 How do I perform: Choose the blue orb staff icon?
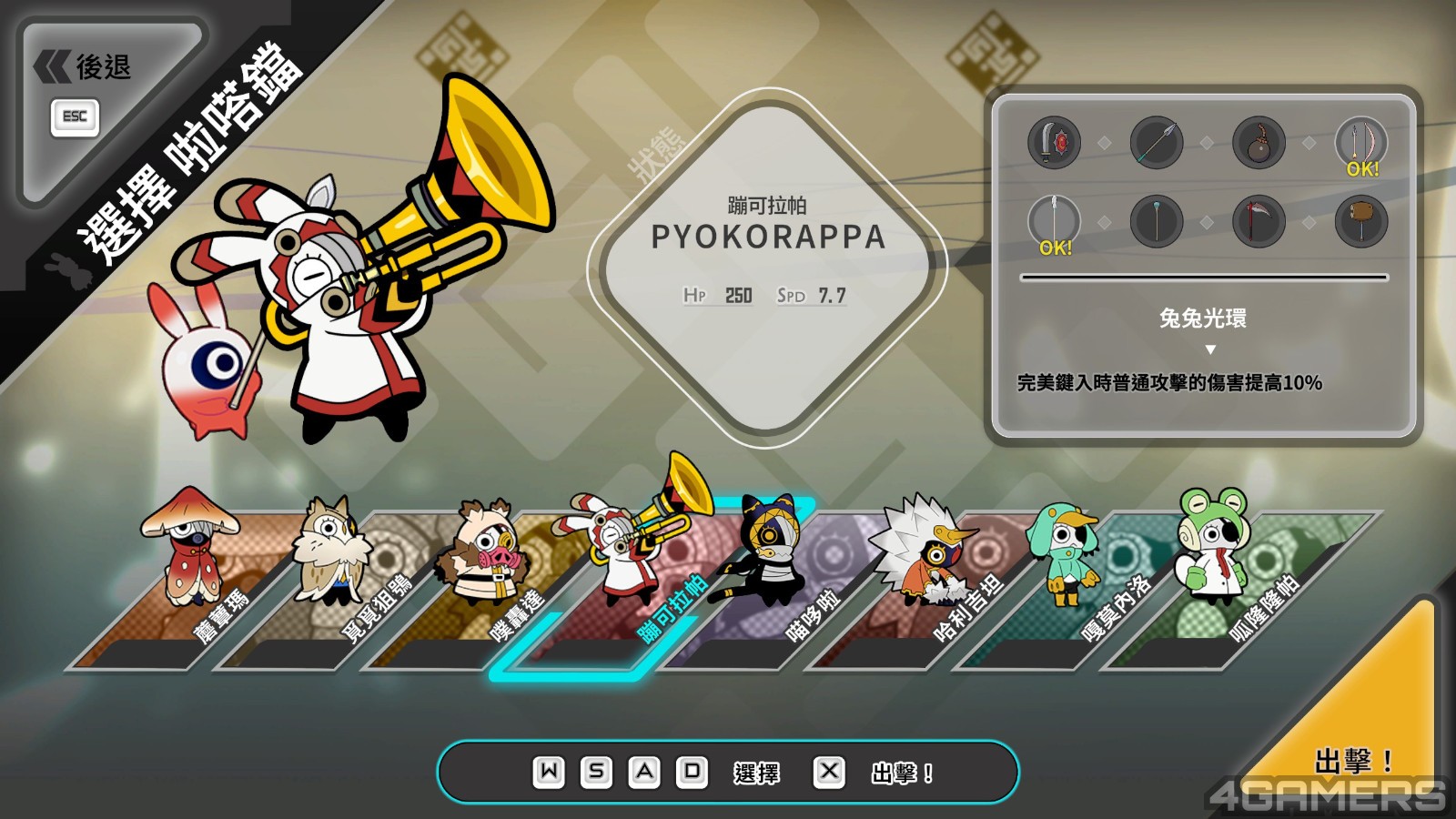coord(1156,221)
